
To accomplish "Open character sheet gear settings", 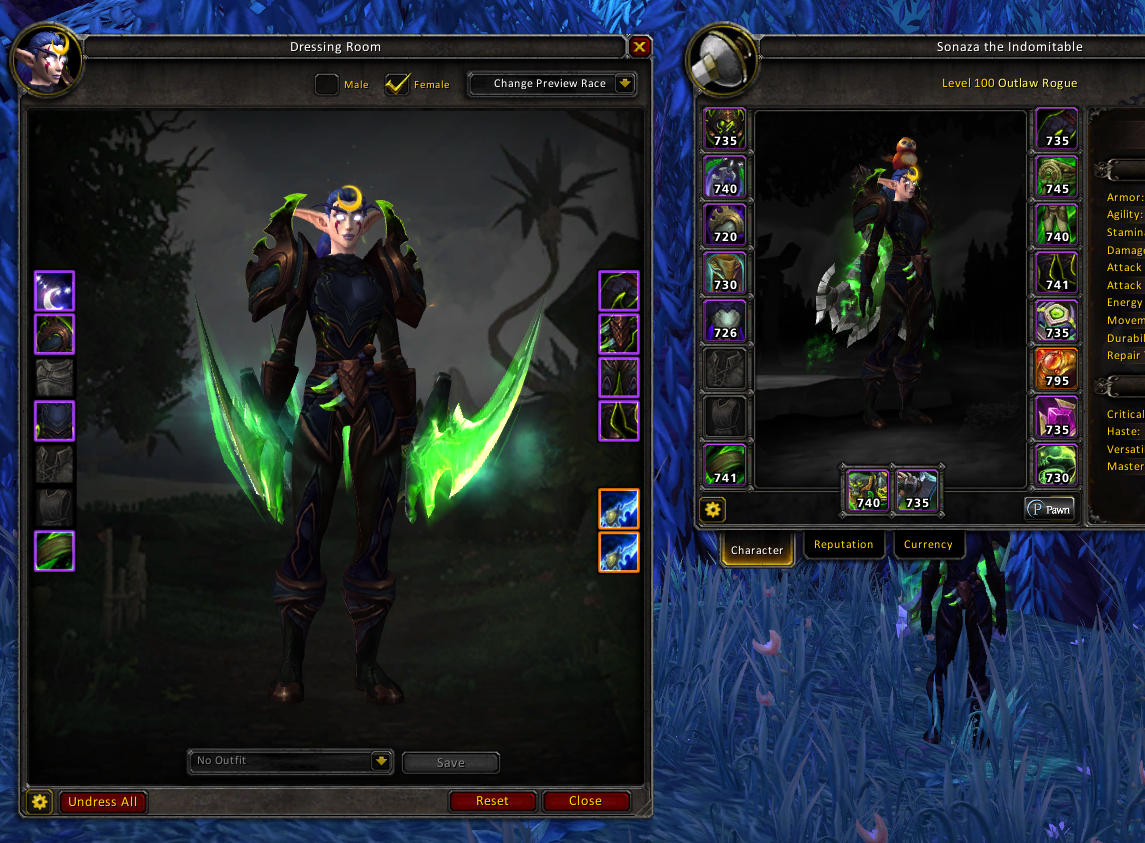I will click(713, 510).
